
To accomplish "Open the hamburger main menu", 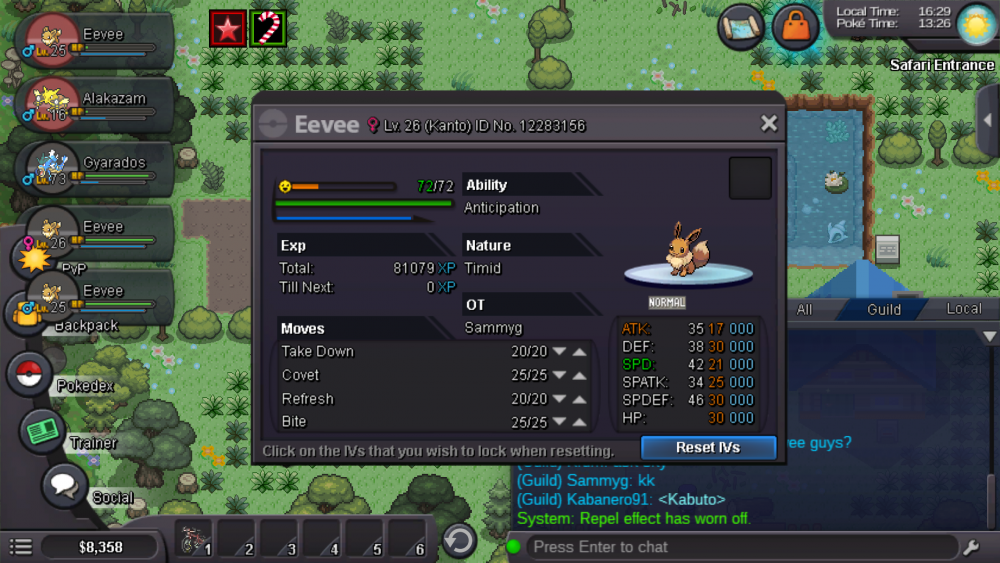I will [x=21, y=547].
